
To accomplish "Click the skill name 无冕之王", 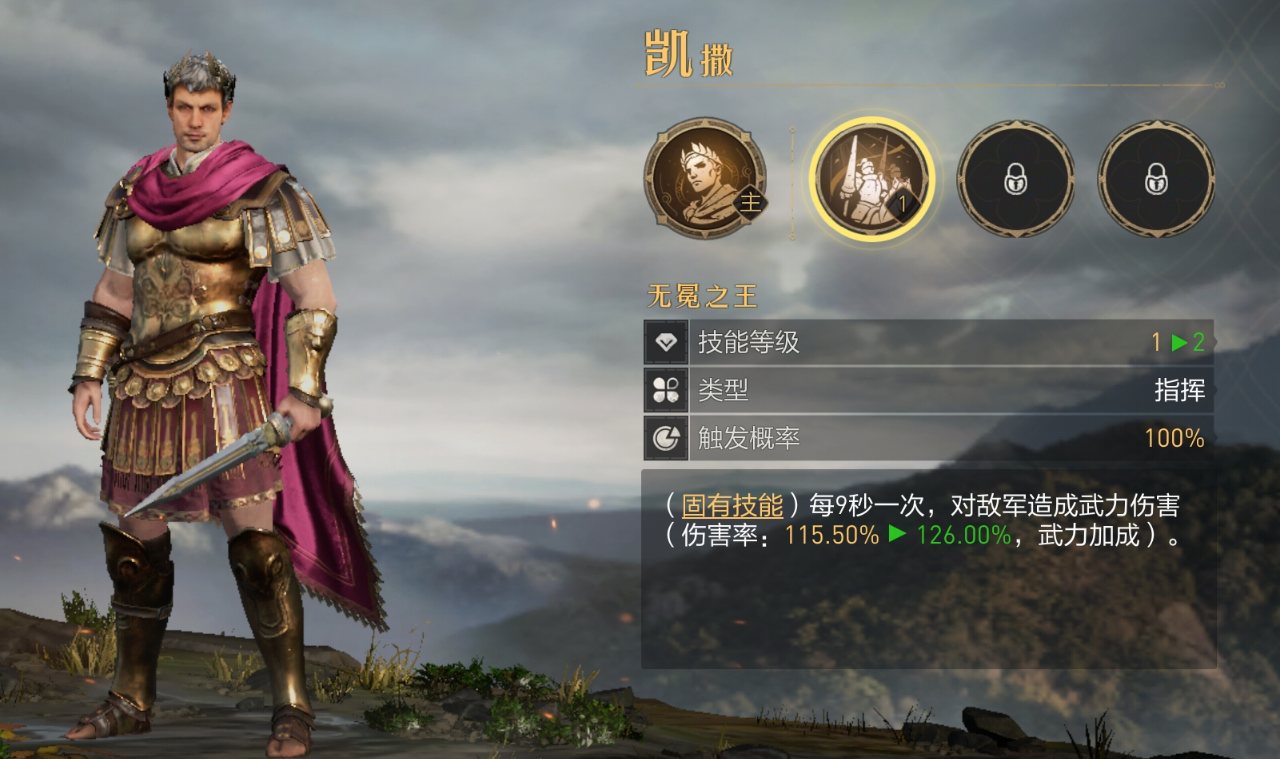I will click(700, 297).
